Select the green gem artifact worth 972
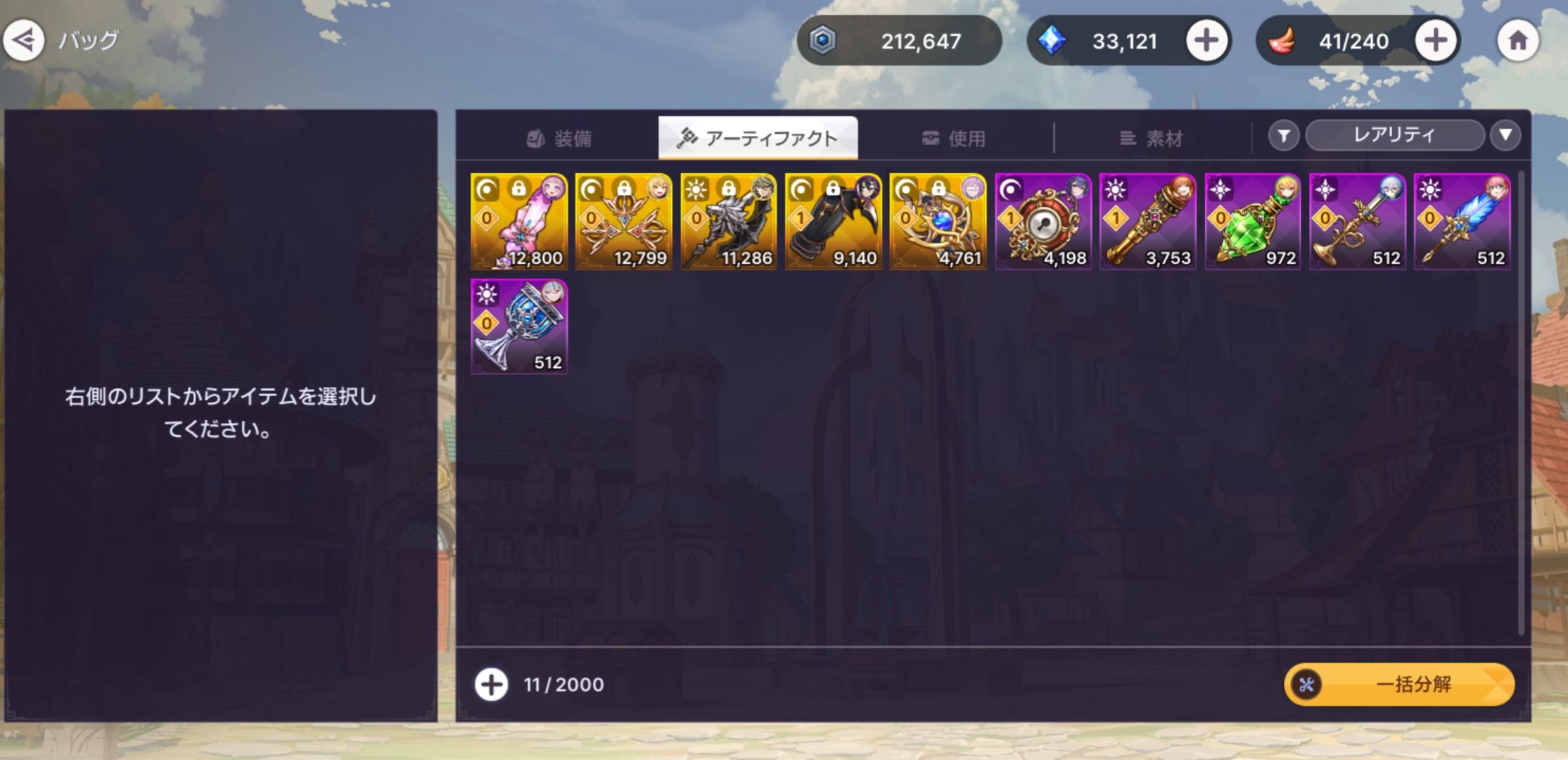 1253,222
